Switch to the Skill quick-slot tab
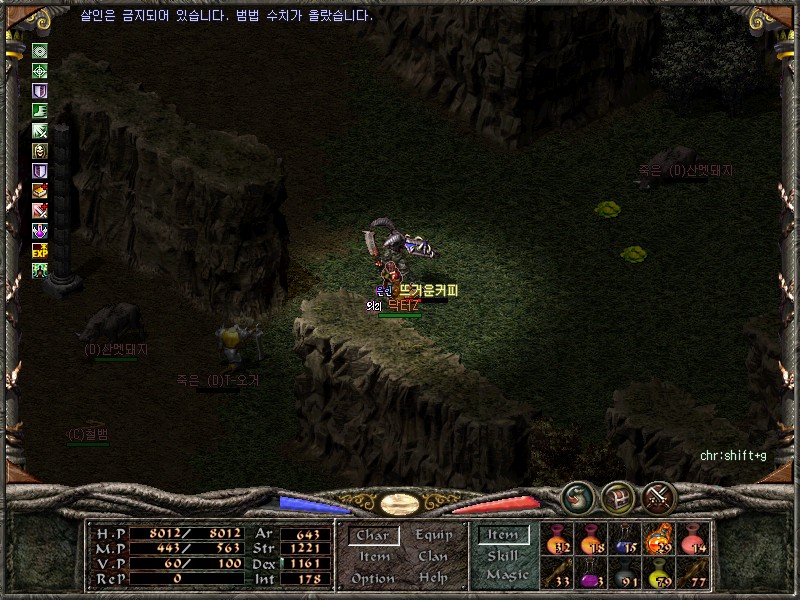Screen dimensions: 800x600 point(503,556)
